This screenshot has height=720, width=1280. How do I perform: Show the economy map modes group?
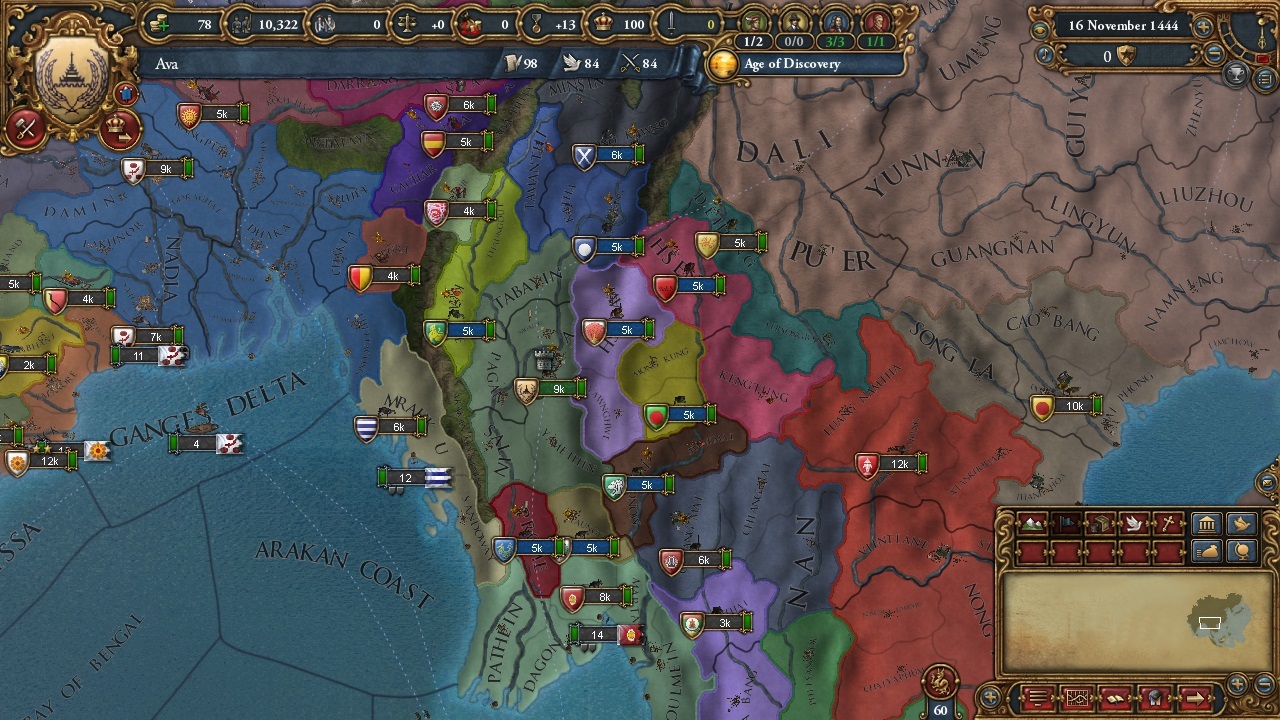[x=1207, y=551]
